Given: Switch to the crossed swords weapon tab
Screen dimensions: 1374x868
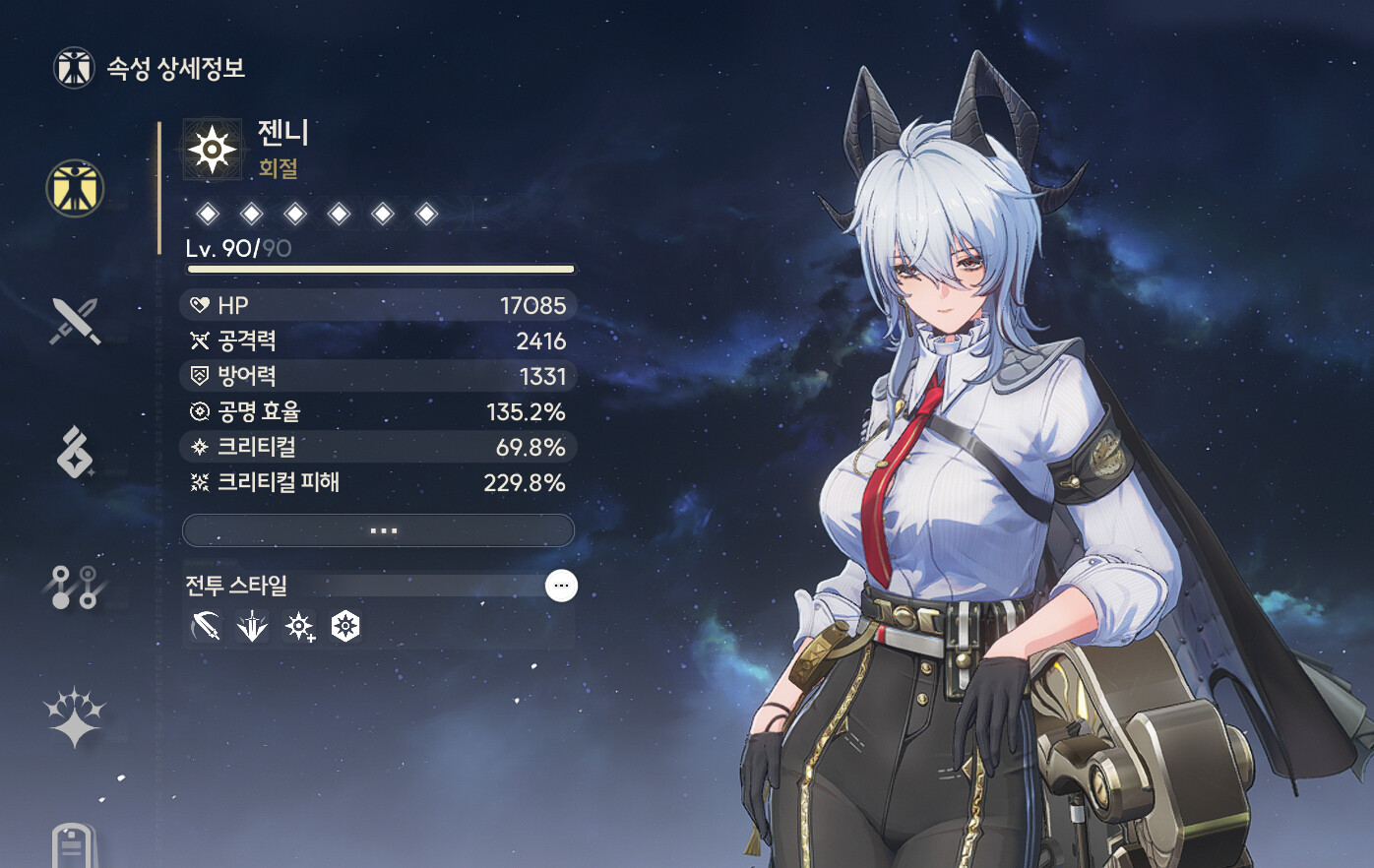Looking at the screenshot, I should pos(75,321).
